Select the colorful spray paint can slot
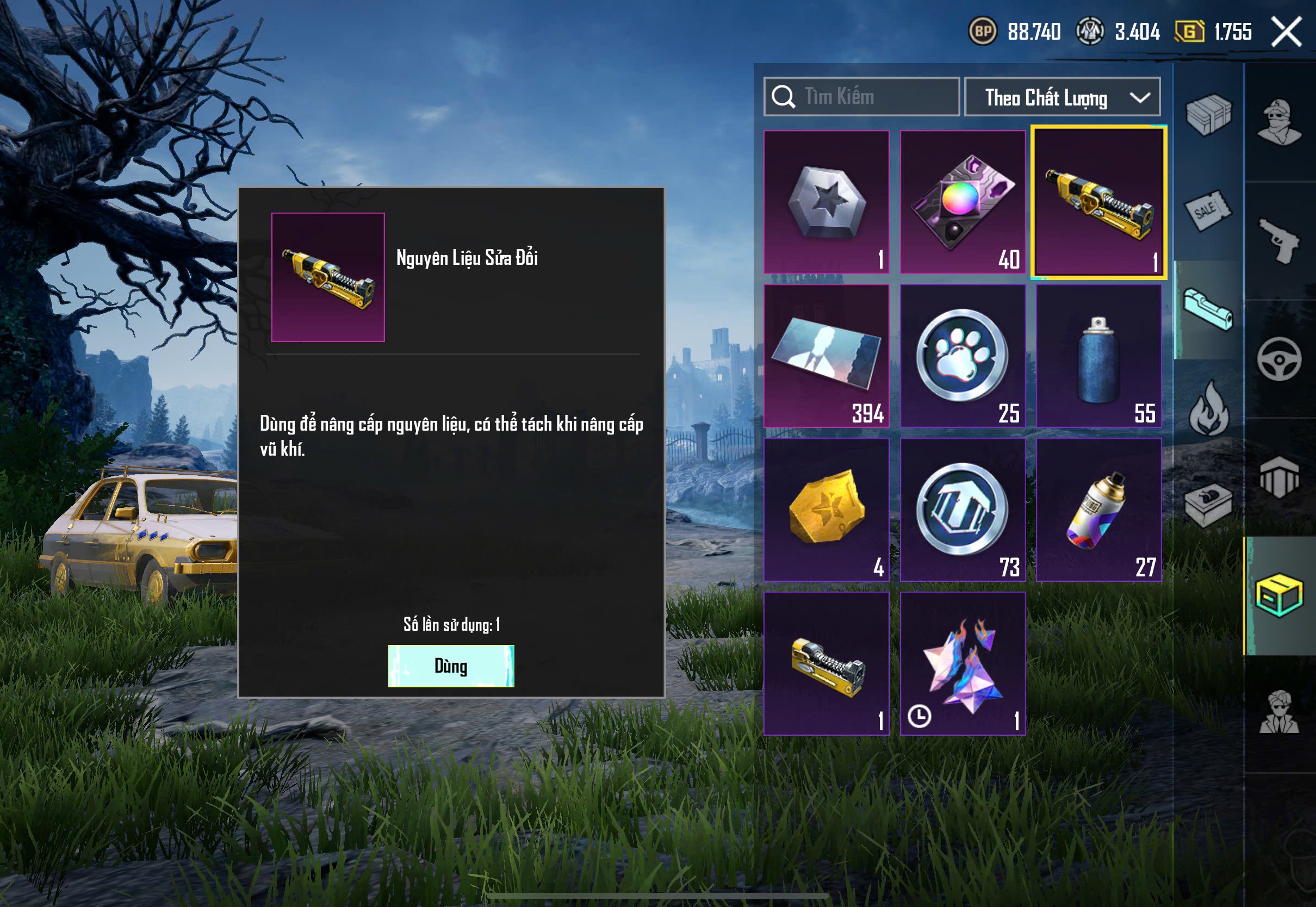This screenshot has height=907, width=1316. click(1098, 510)
